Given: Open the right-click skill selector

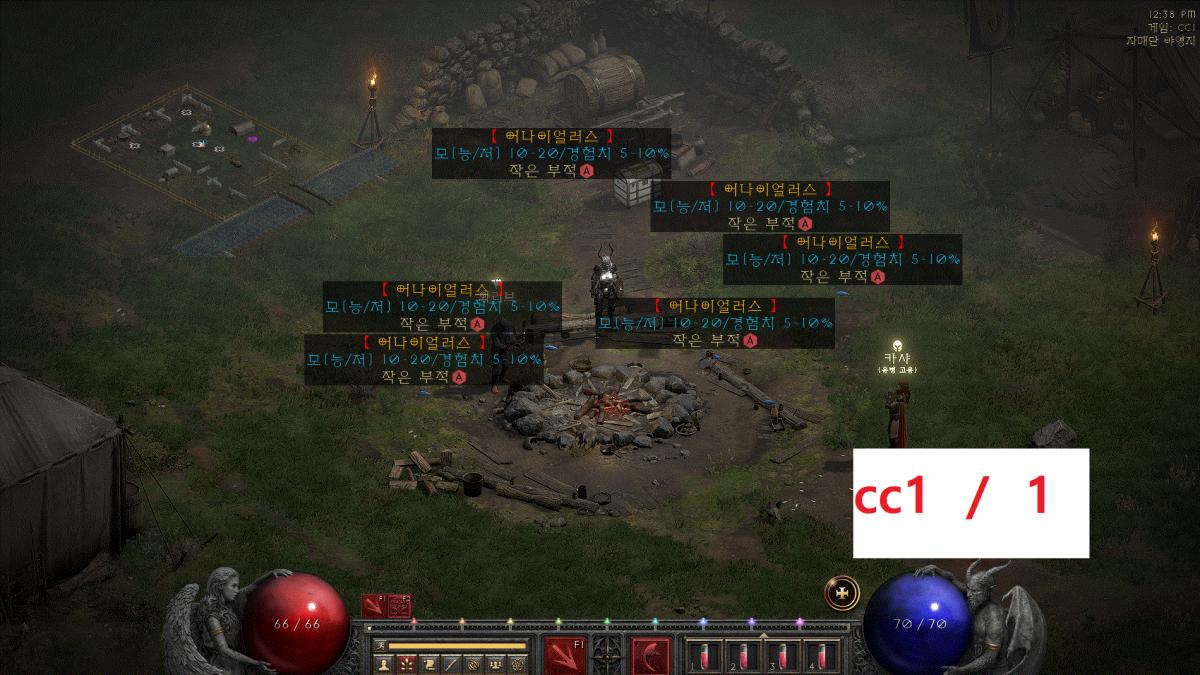Looking at the screenshot, I should pyautogui.click(x=652, y=656).
